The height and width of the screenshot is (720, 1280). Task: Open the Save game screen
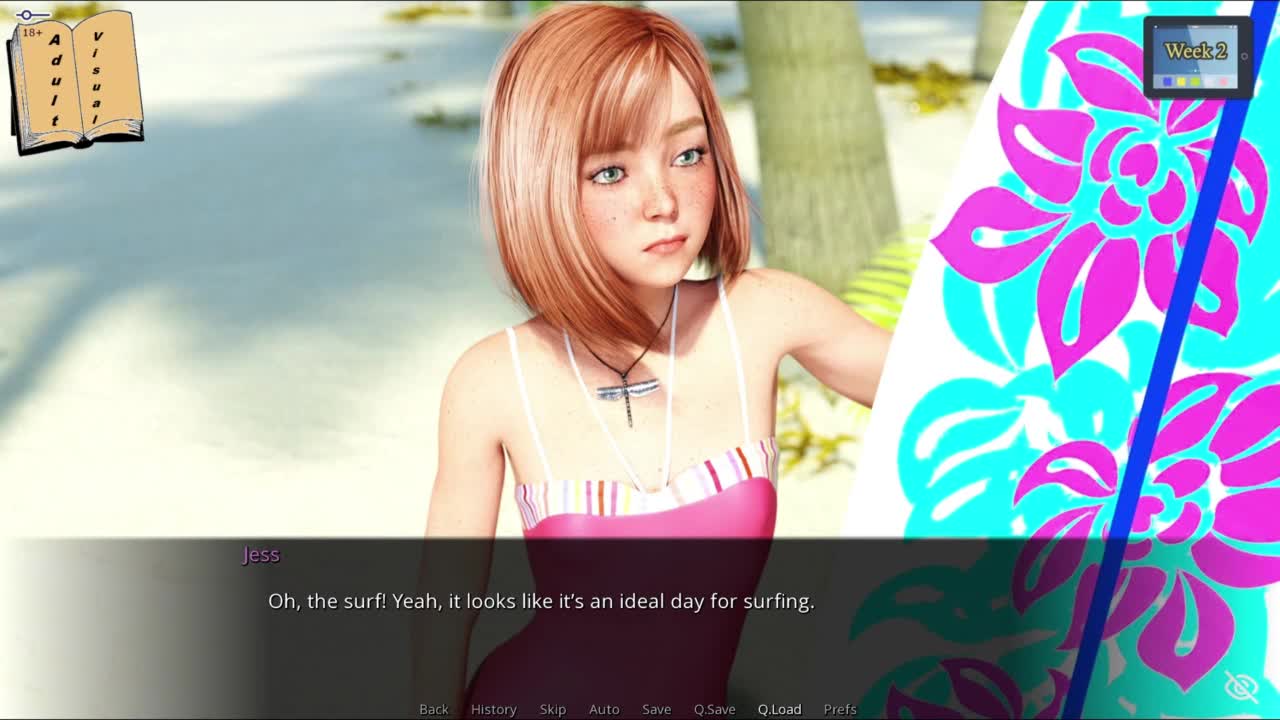[x=656, y=709]
